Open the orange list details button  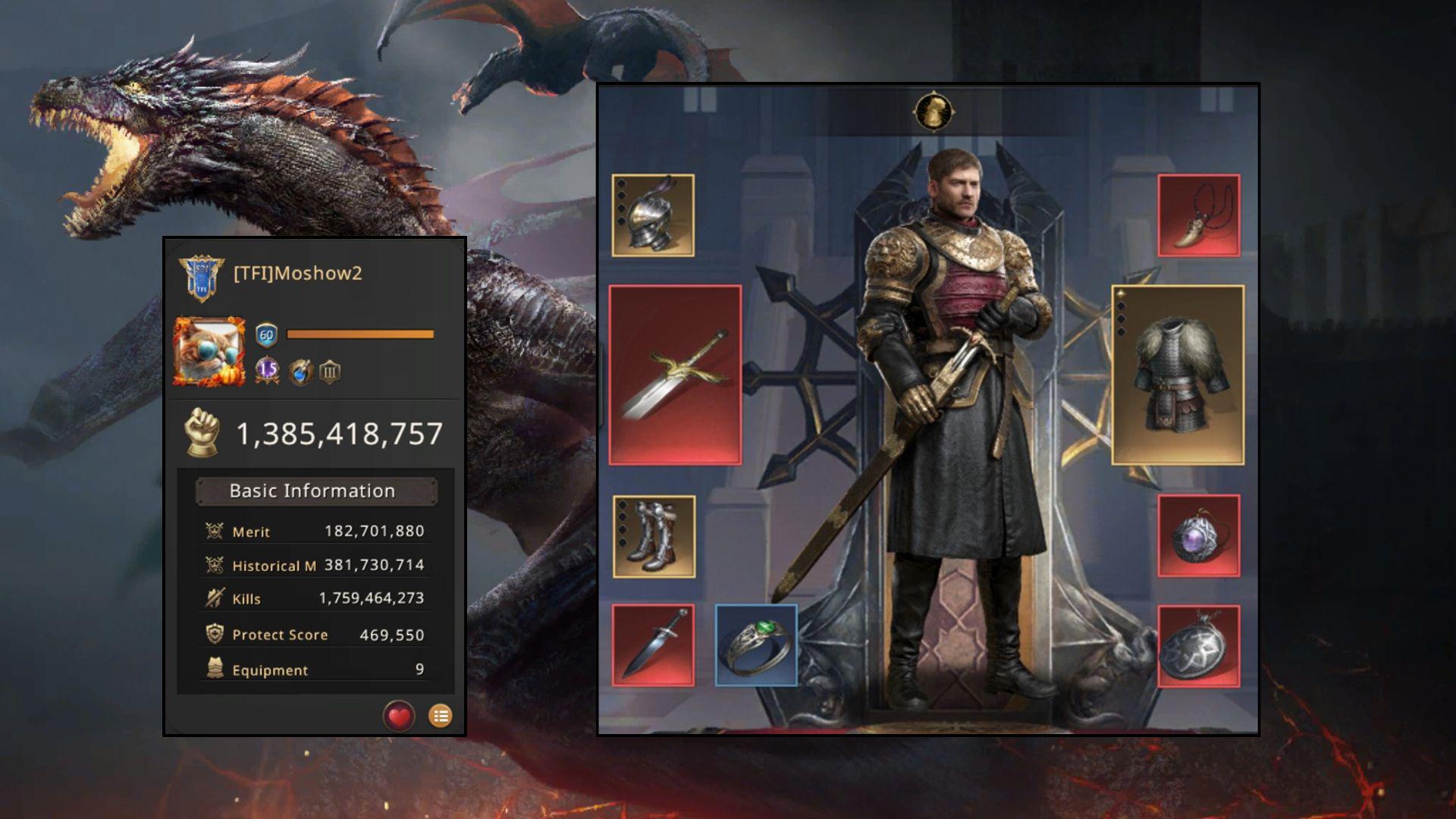[441, 716]
